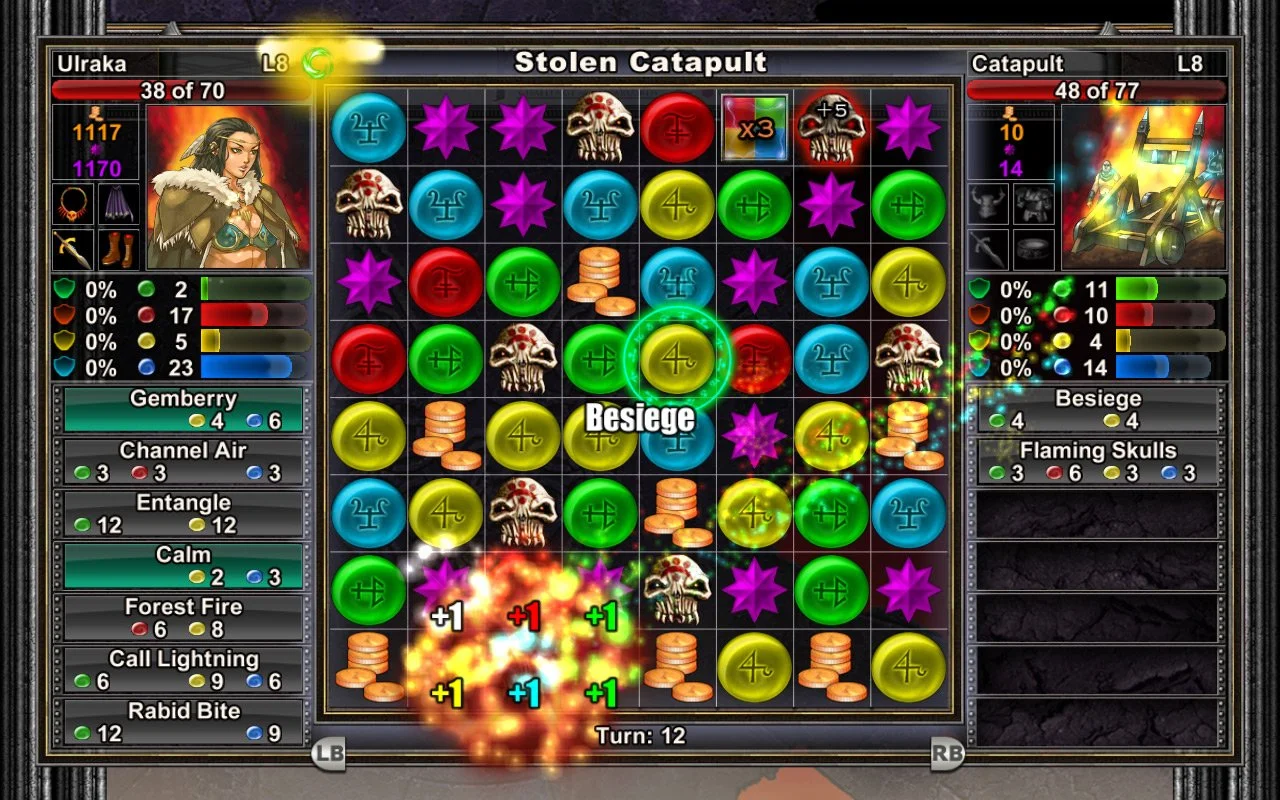Cast the Entangle spell

coord(183,511)
